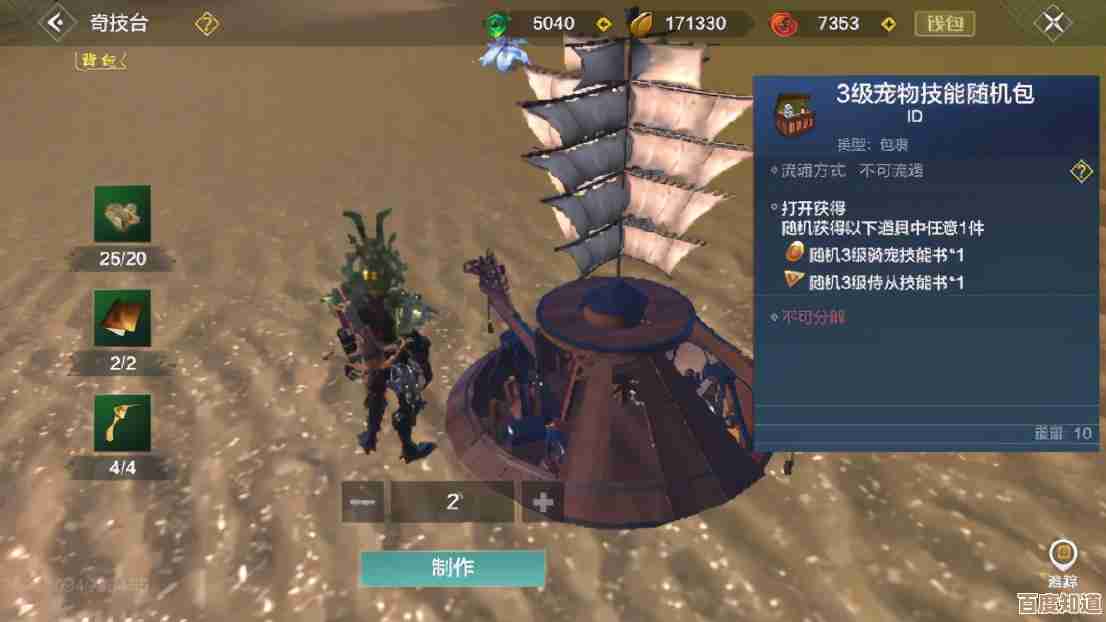Open the help icon beside 奇技台
Screen dimensions: 1106x622
(207, 23)
